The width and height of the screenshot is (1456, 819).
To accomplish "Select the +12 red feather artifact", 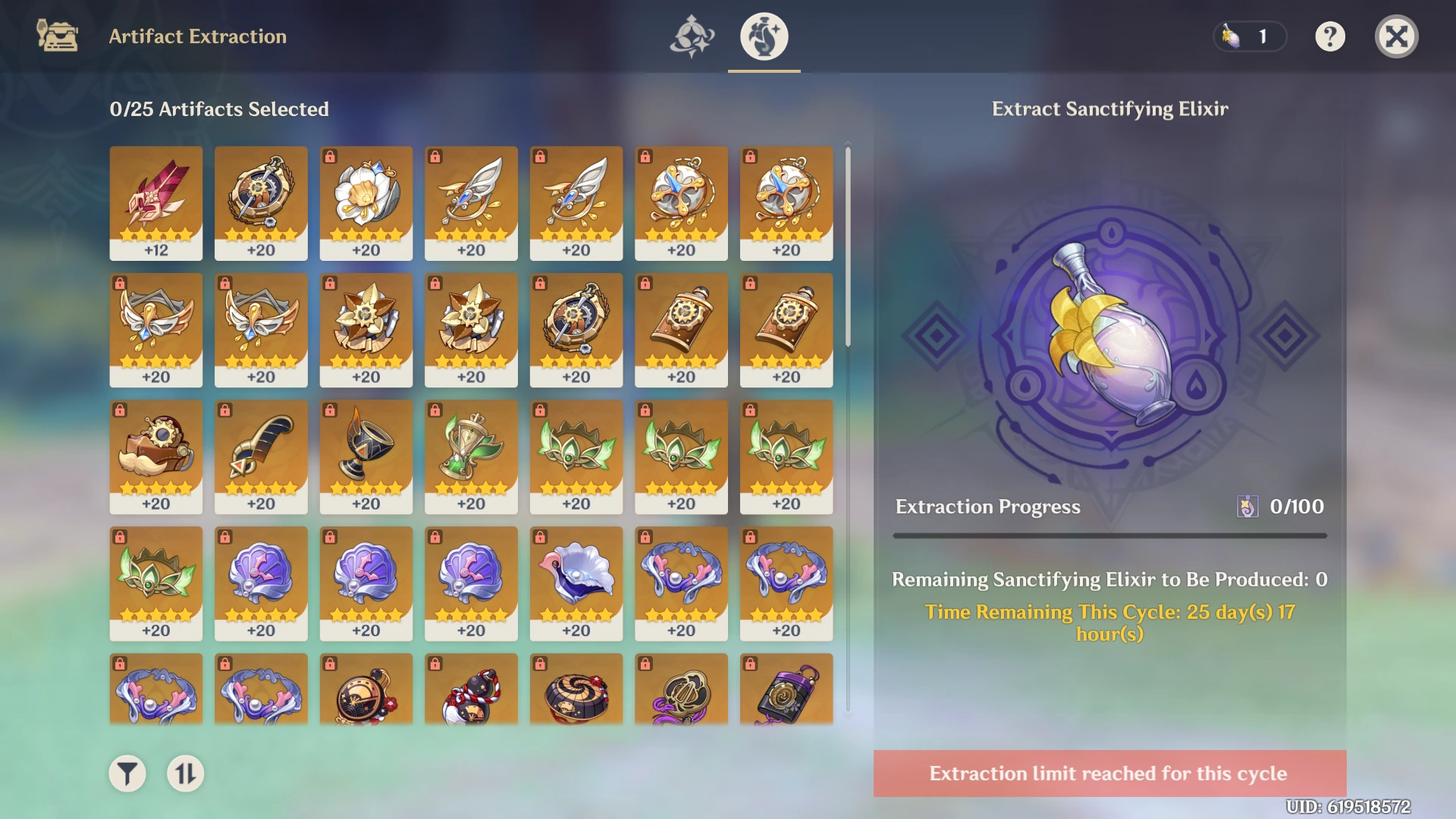I will [x=156, y=202].
